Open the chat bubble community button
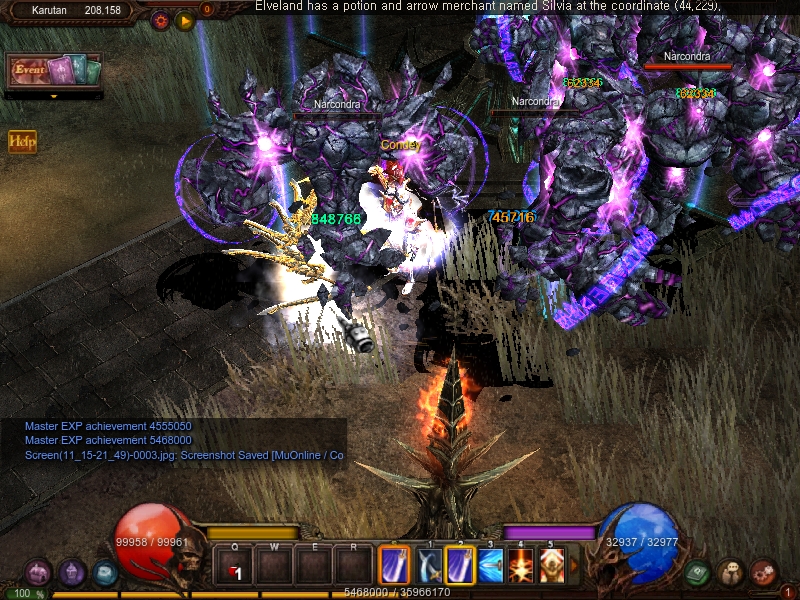Viewport: 800px width, 600px height. click(x=731, y=573)
